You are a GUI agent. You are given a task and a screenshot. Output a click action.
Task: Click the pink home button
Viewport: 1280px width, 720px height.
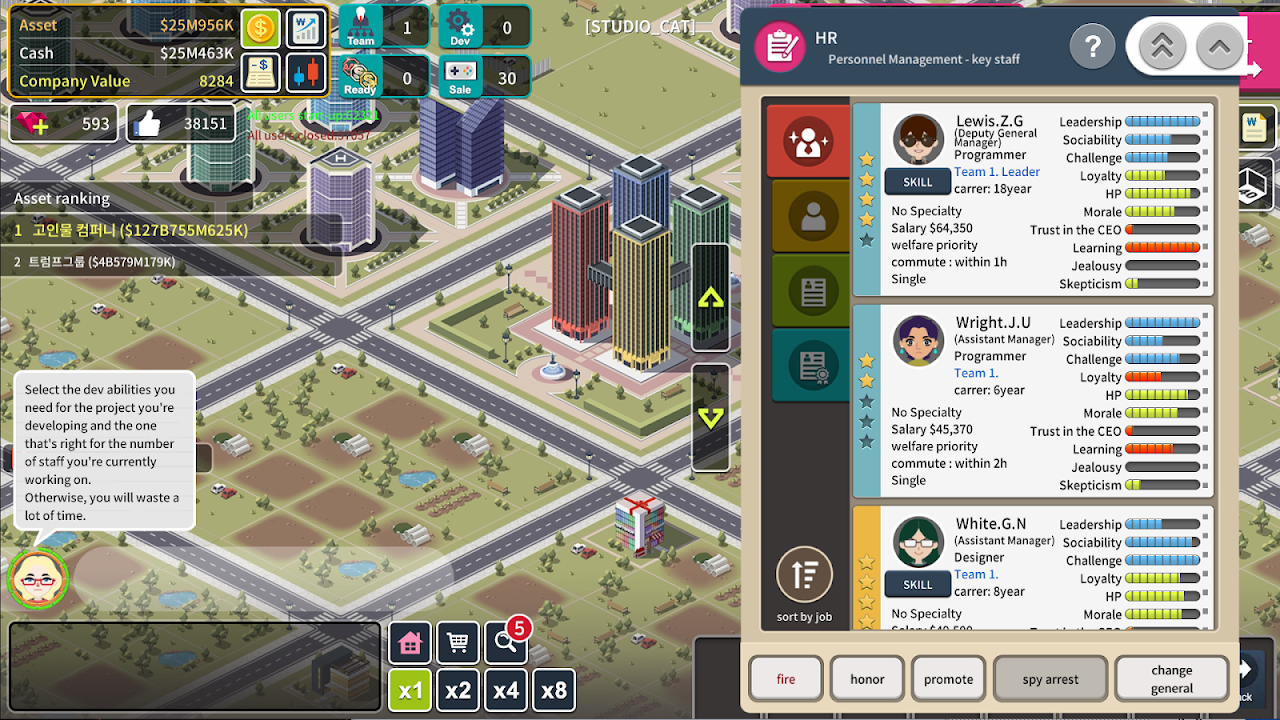pyautogui.click(x=410, y=643)
